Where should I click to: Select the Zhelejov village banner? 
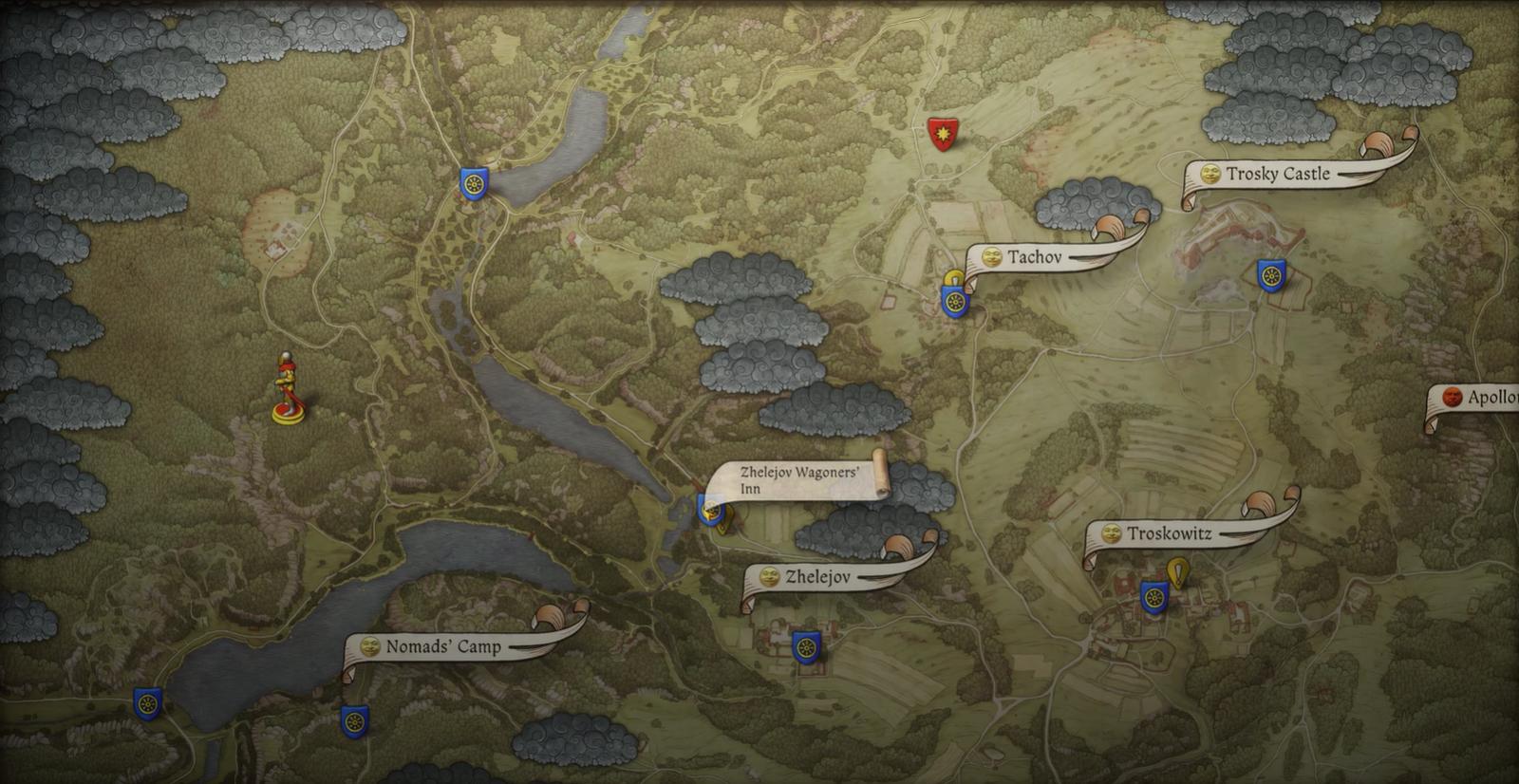(x=817, y=577)
